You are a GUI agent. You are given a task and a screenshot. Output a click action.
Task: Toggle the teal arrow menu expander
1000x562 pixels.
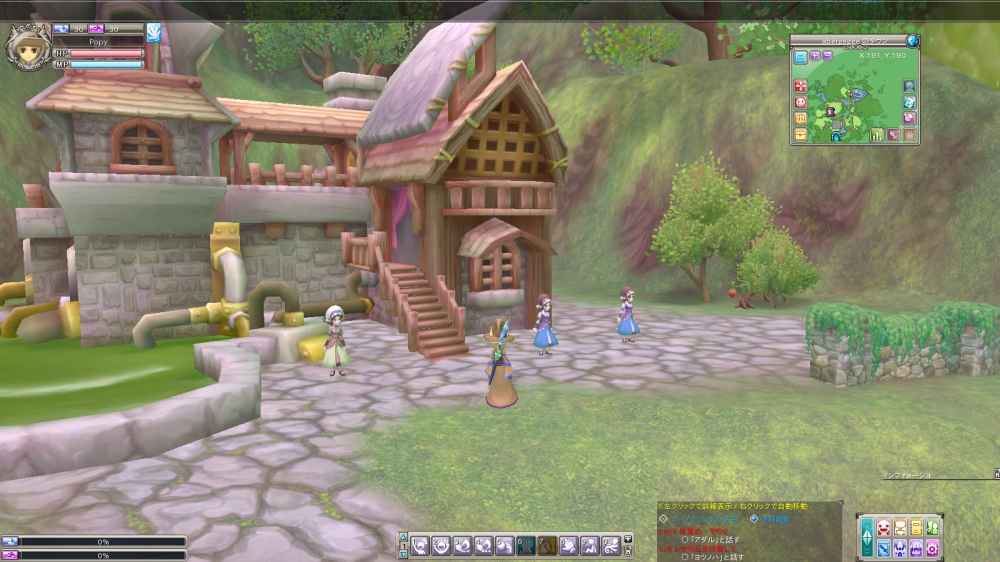pyautogui.click(x=866, y=538)
